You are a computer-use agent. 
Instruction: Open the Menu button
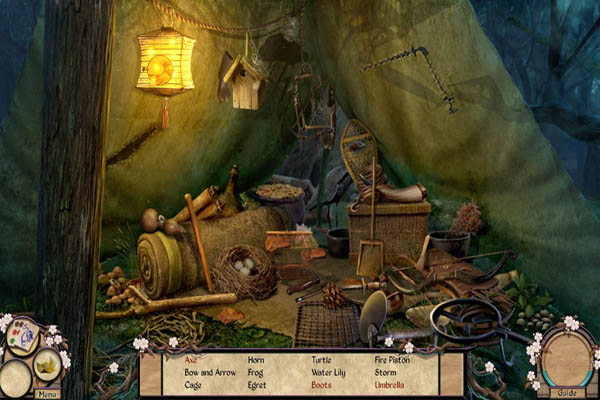pyautogui.click(x=47, y=393)
